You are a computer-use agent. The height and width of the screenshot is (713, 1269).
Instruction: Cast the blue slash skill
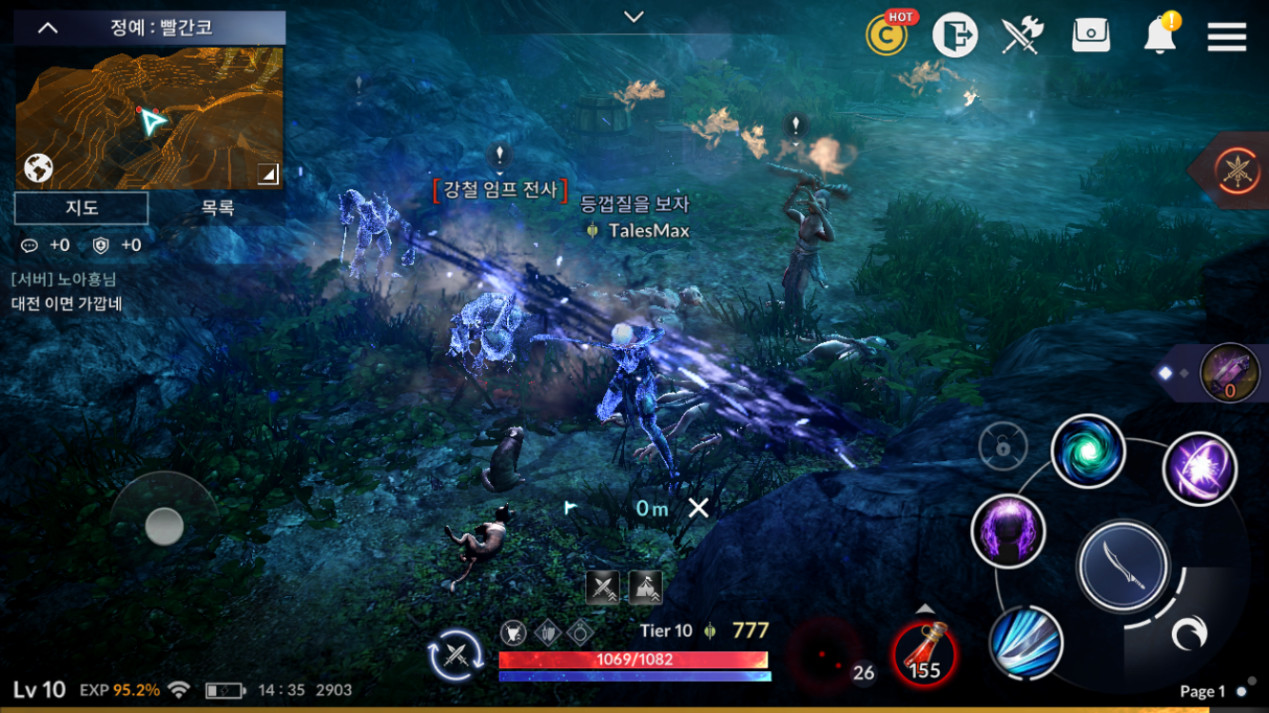tap(1025, 643)
